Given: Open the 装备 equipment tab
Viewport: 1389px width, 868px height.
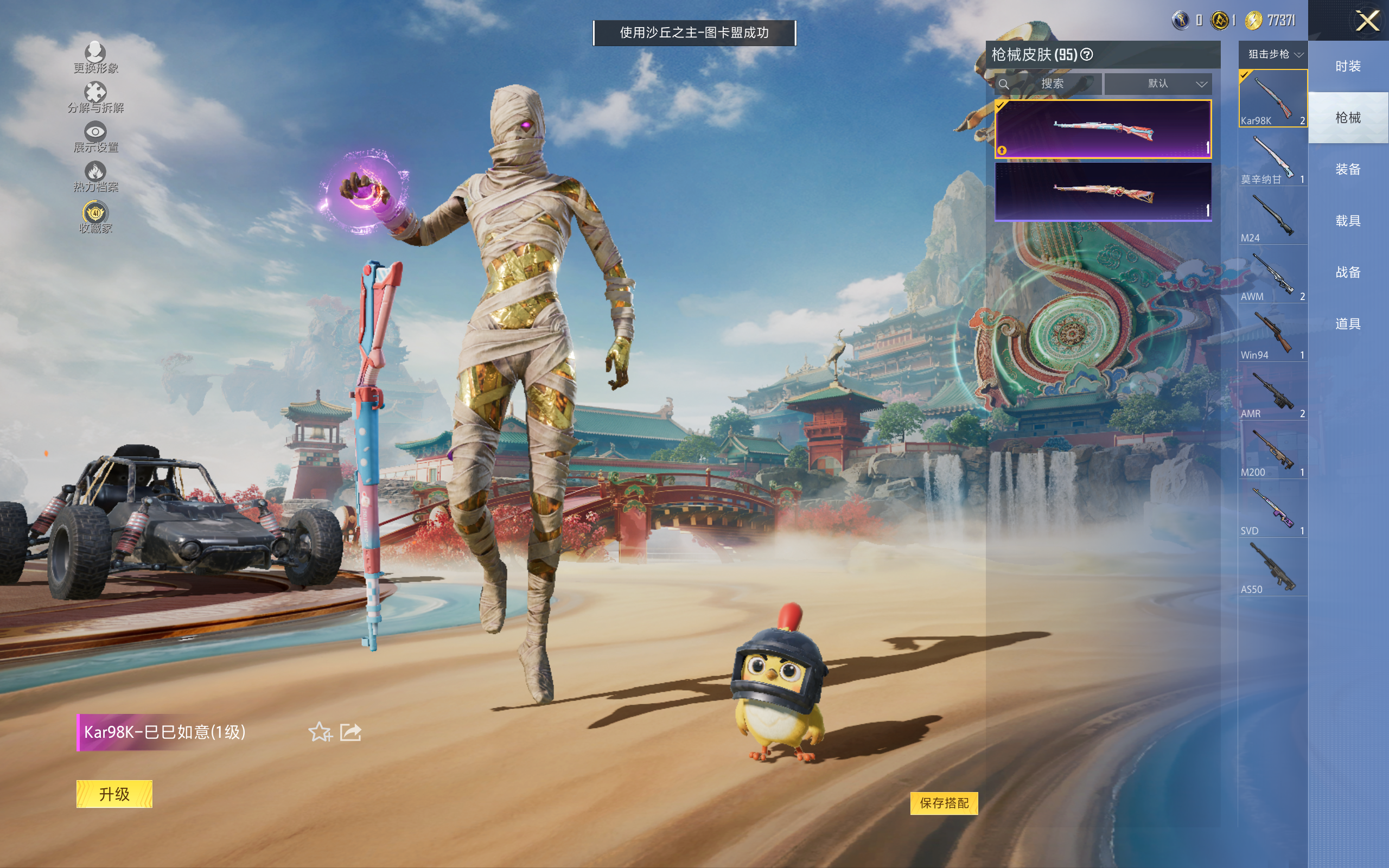Looking at the screenshot, I should tap(1348, 169).
